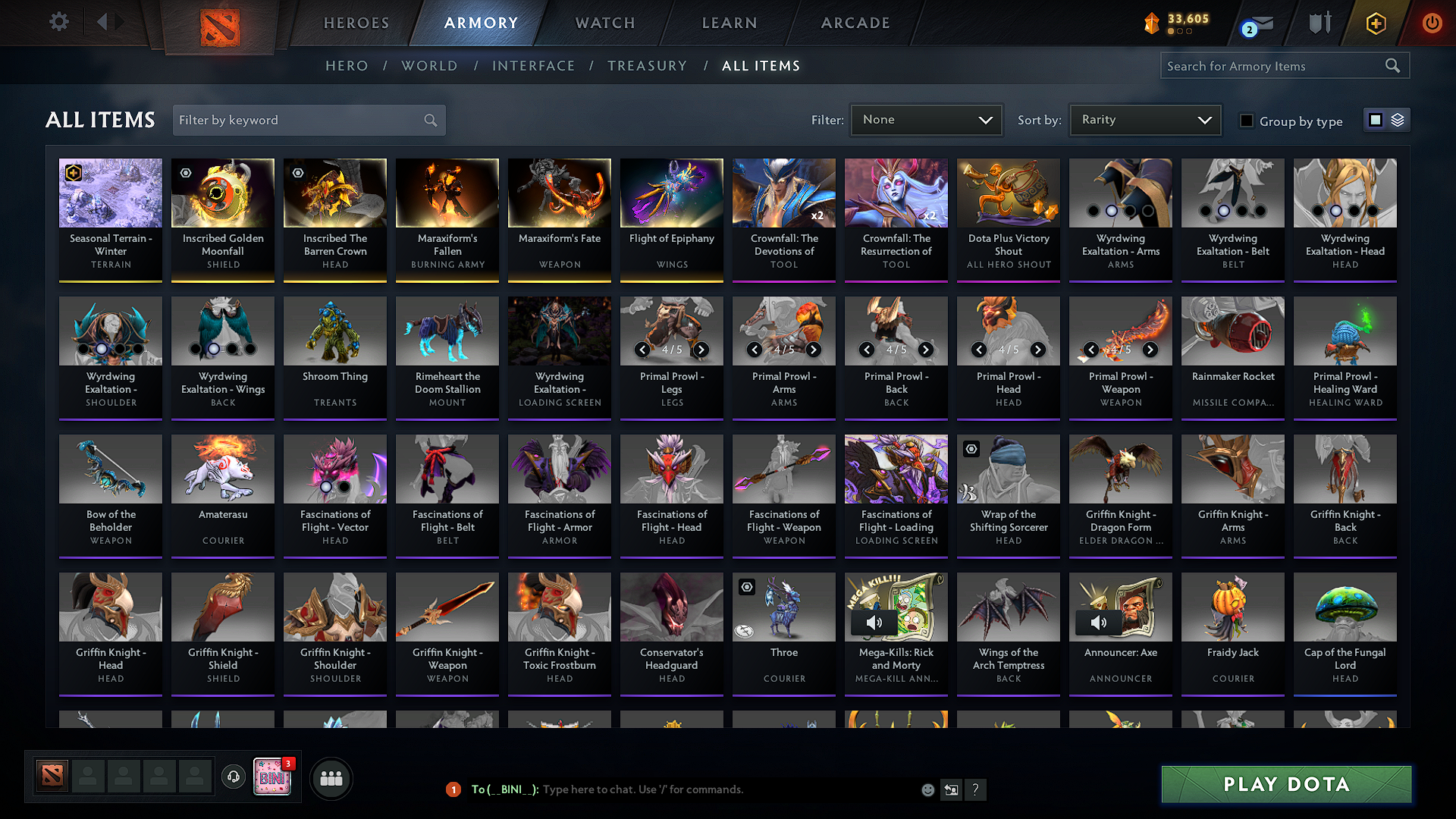The image size is (1456, 819).
Task: Advance Primal Prowl - Legs style with right arrow
Action: [701, 350]
